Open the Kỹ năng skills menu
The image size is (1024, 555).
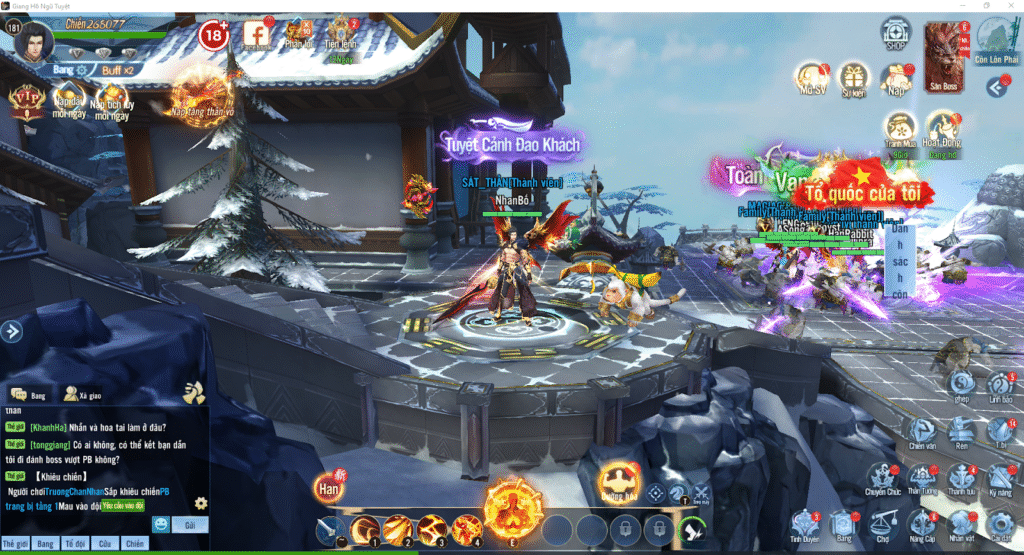tap(1001, 478)
